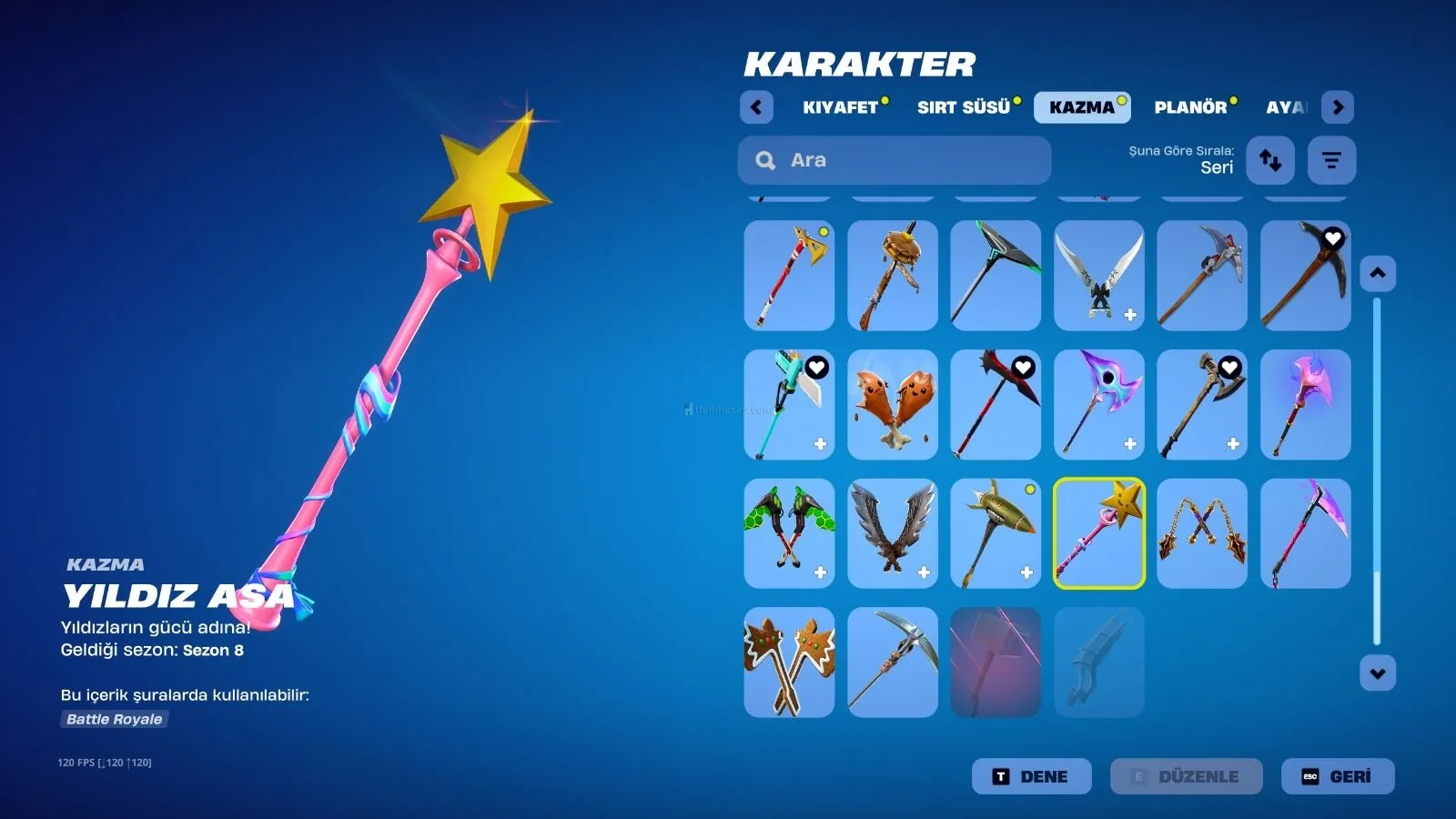
Task: Show next tabs with right arrow
Action: point(1337,107)
